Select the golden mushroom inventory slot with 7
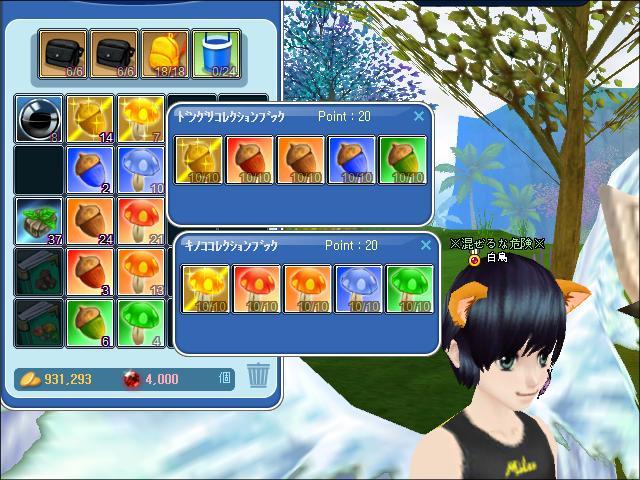Image resolution: width=640 pixels, height=480 pixels. point(141,119)
